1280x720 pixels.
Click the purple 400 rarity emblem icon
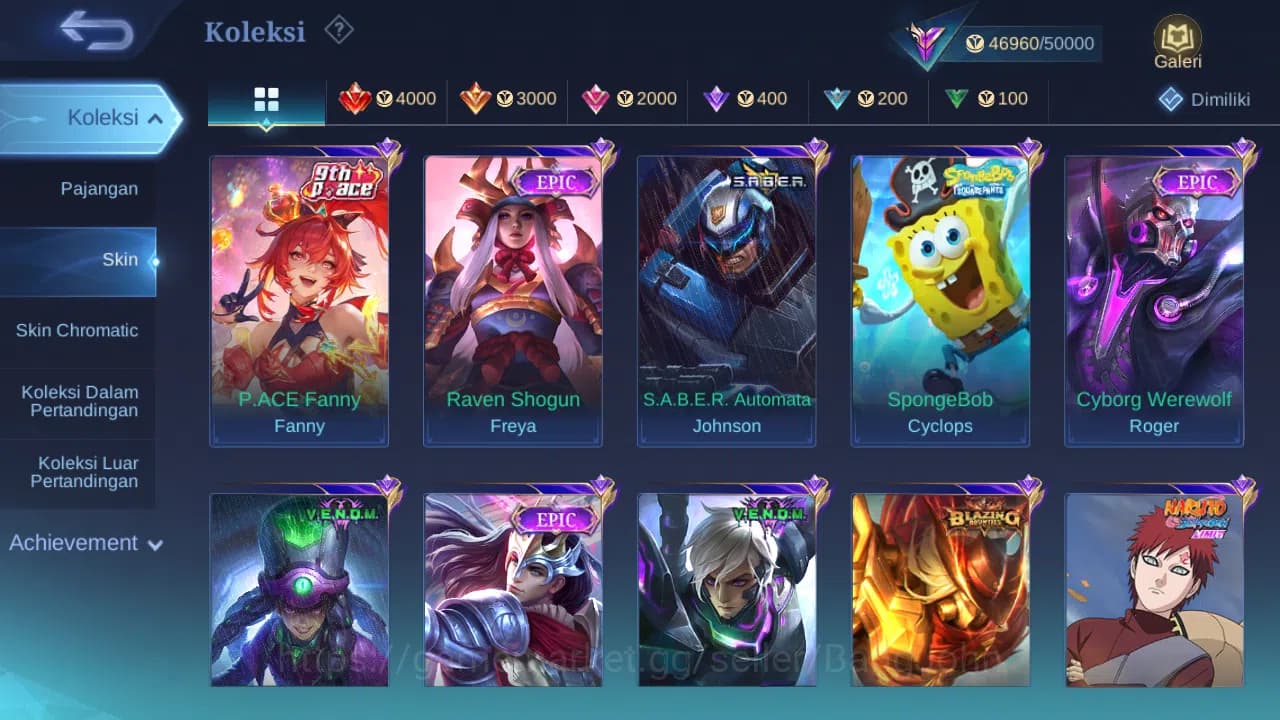[716, 99]
